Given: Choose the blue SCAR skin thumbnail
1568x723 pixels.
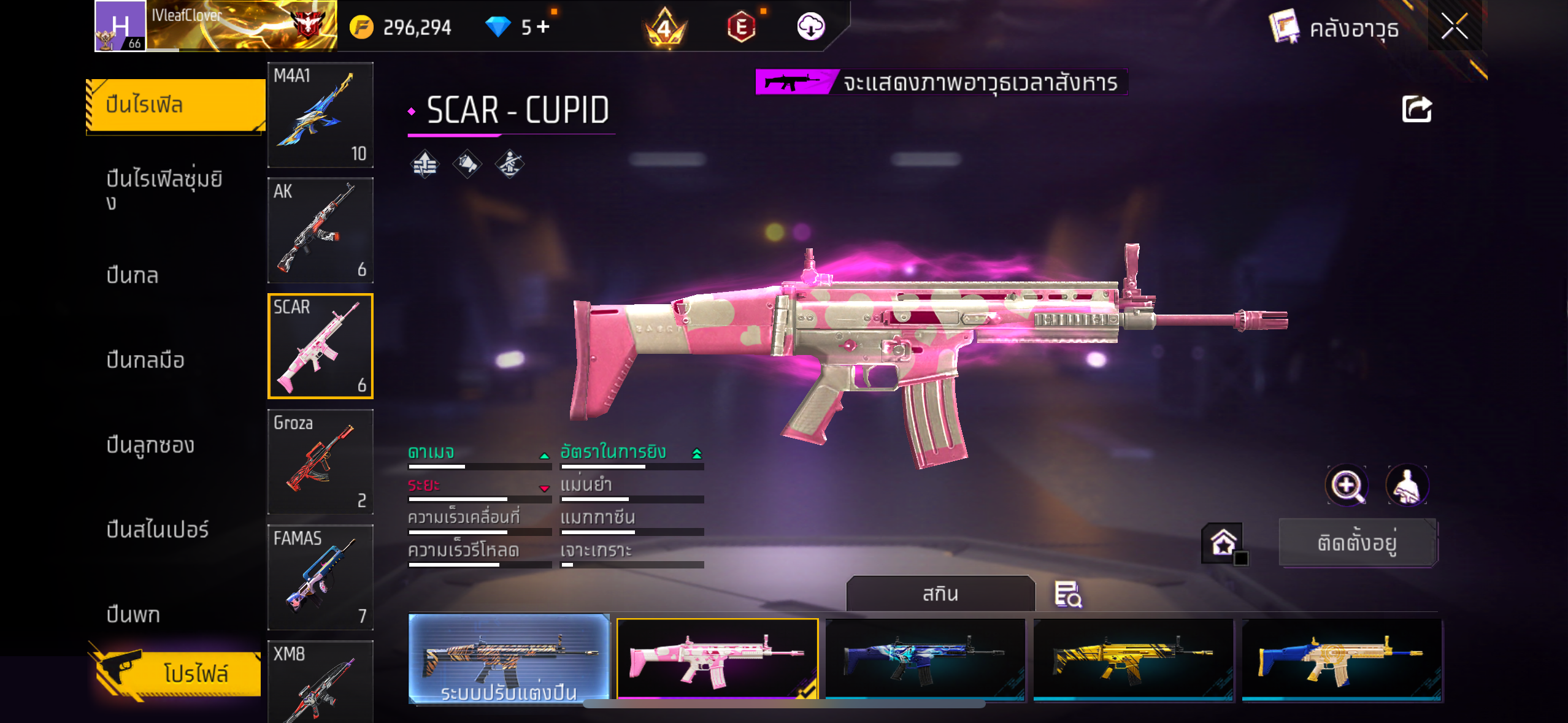Looking at the screenshot, I should click(925, 659).
